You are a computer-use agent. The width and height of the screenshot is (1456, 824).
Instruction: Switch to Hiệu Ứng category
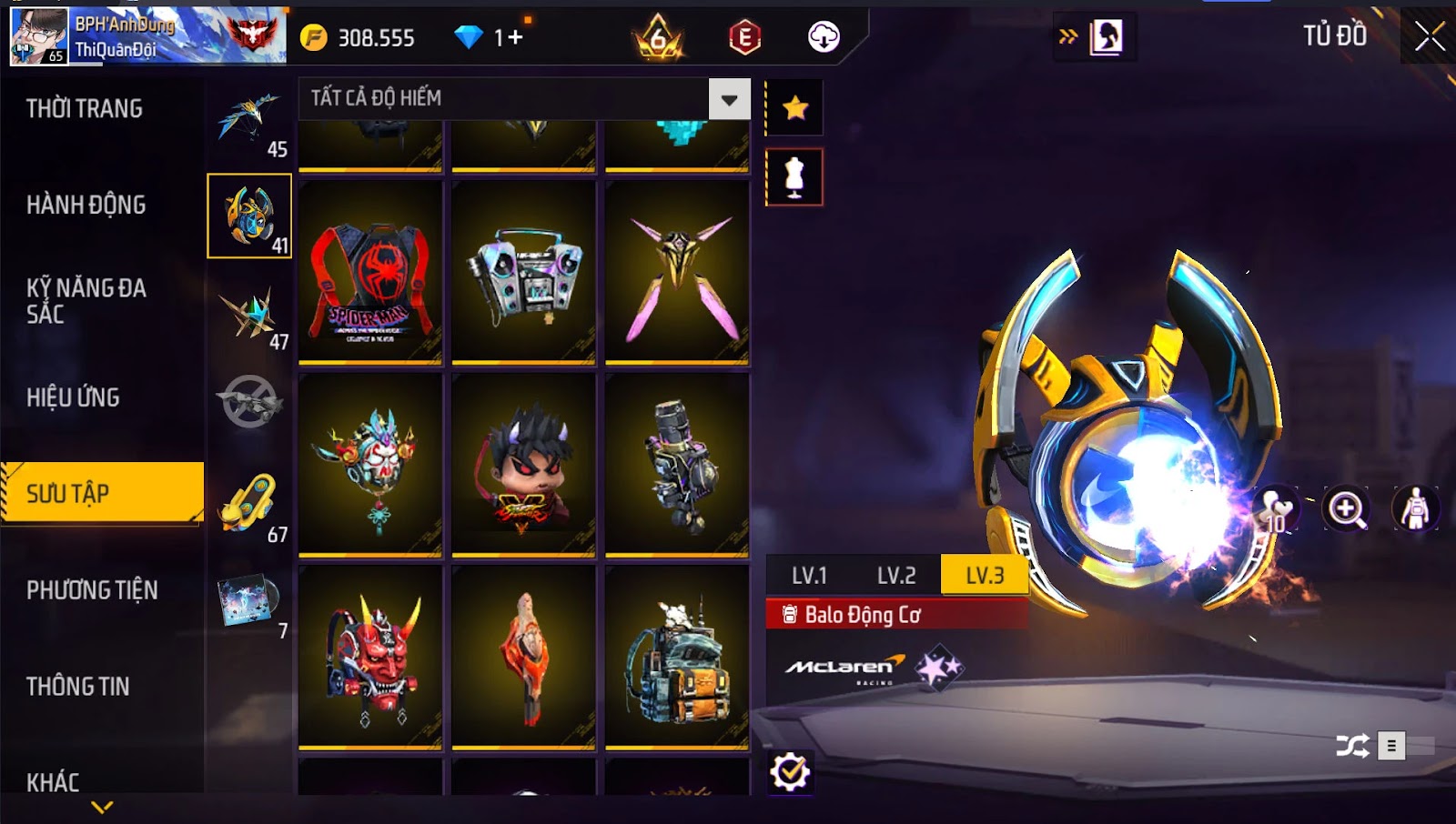pos(74,397)
